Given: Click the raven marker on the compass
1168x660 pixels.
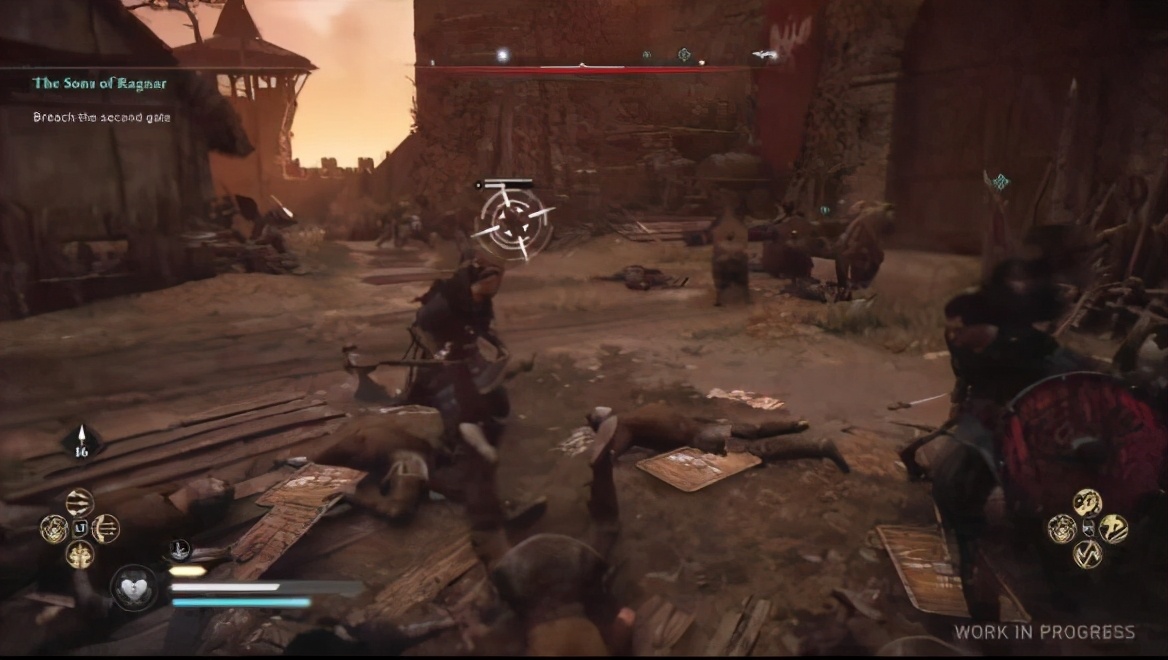Looking at the screenshot, I should click(765, 55).
